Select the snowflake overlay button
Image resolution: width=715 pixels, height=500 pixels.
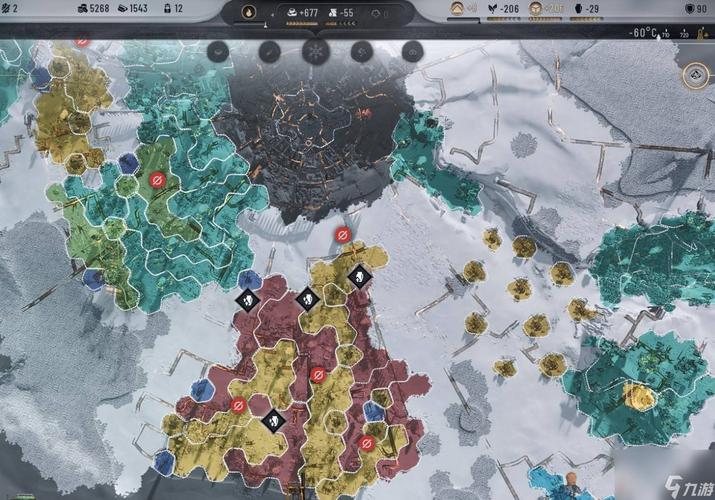[315, 50]
